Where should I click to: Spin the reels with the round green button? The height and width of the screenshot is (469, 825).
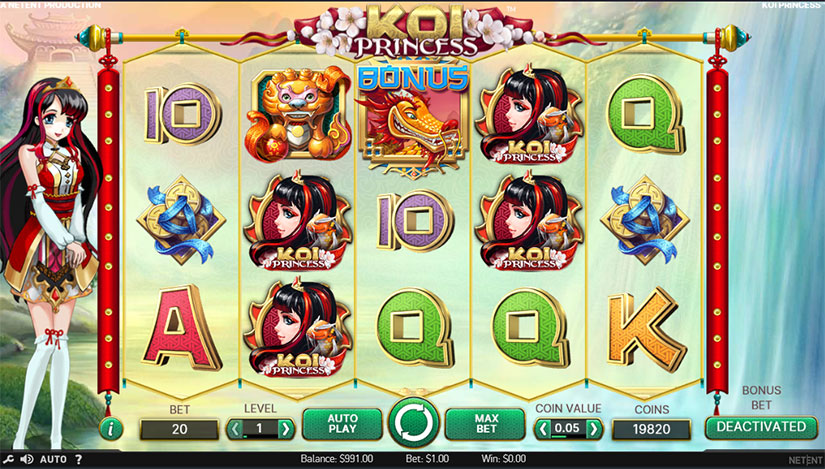tap(412, 424)
